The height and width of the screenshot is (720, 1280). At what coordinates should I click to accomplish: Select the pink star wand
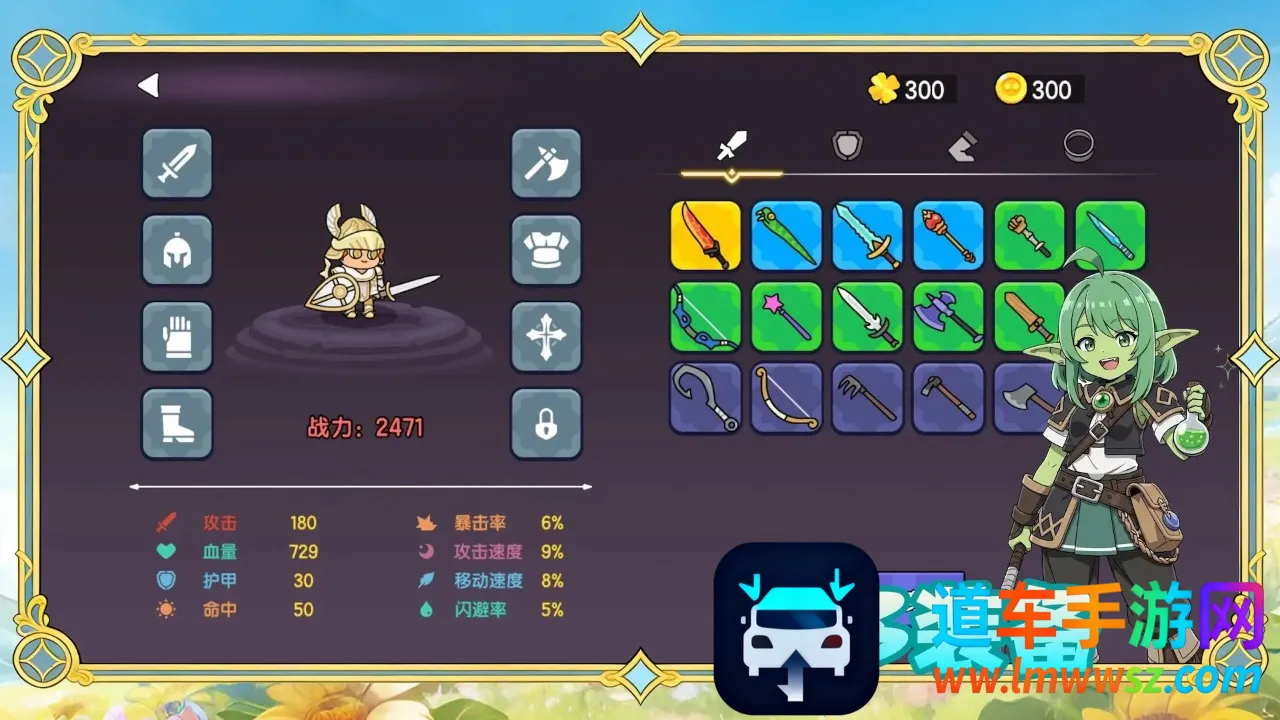click(x=787, y=317)
